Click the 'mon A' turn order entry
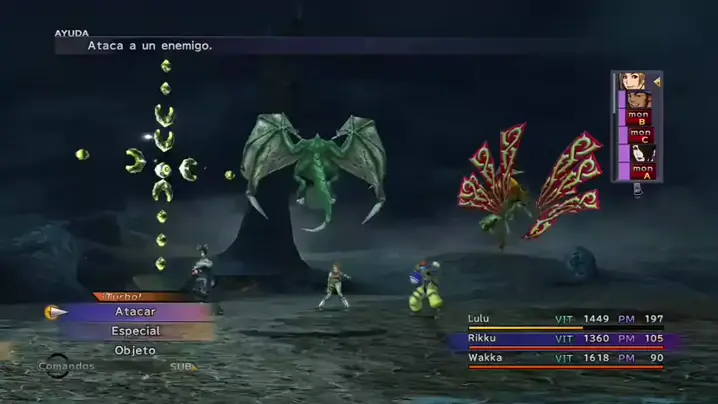The width and height of the screenshot is (718, 404). tap(640, 172)
